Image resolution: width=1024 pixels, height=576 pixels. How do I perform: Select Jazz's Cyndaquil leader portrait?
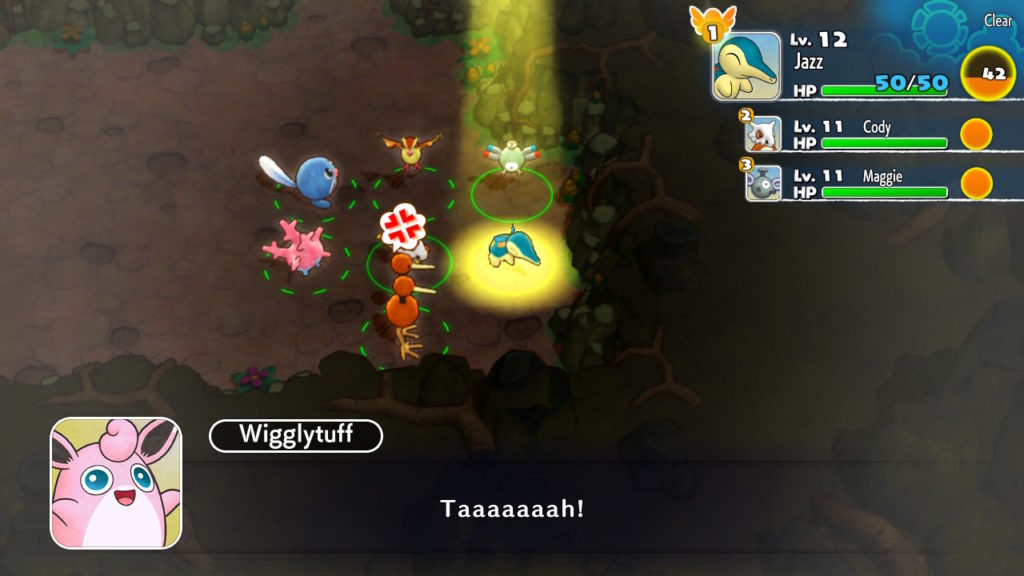coord(746,67)
